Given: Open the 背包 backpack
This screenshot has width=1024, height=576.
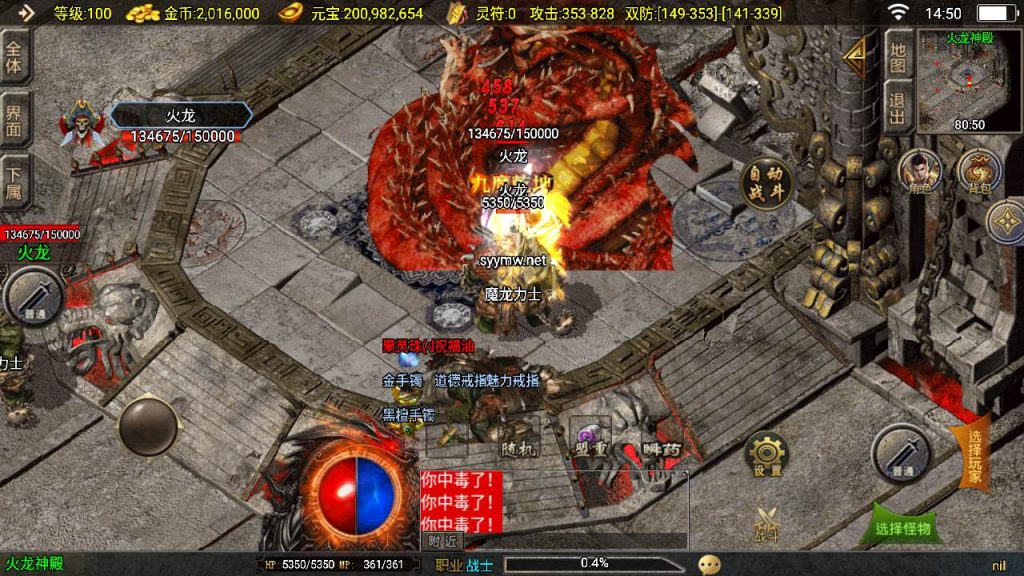Looking at the screenshot, I should pos(979,172).
